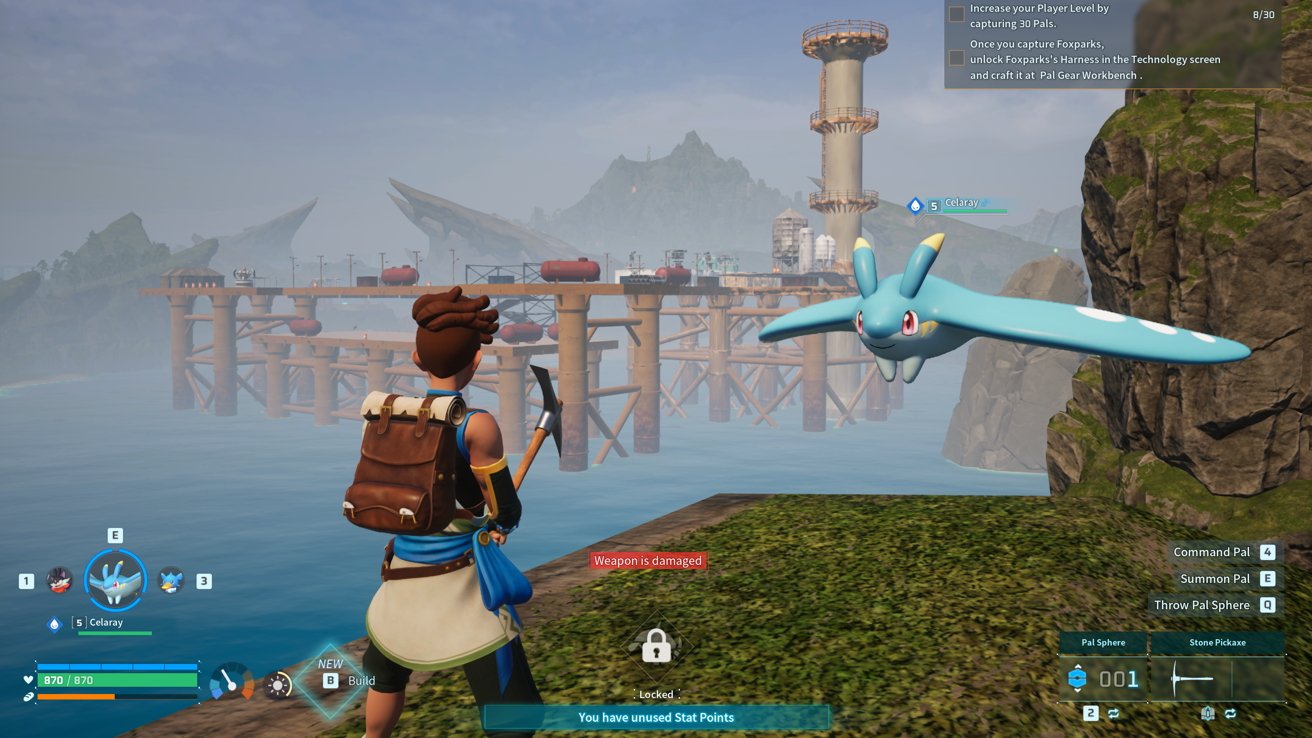Viewport: 1312px width, 738px height.
Task: Open the Build menu diamond
Action: tap(331, 680)
